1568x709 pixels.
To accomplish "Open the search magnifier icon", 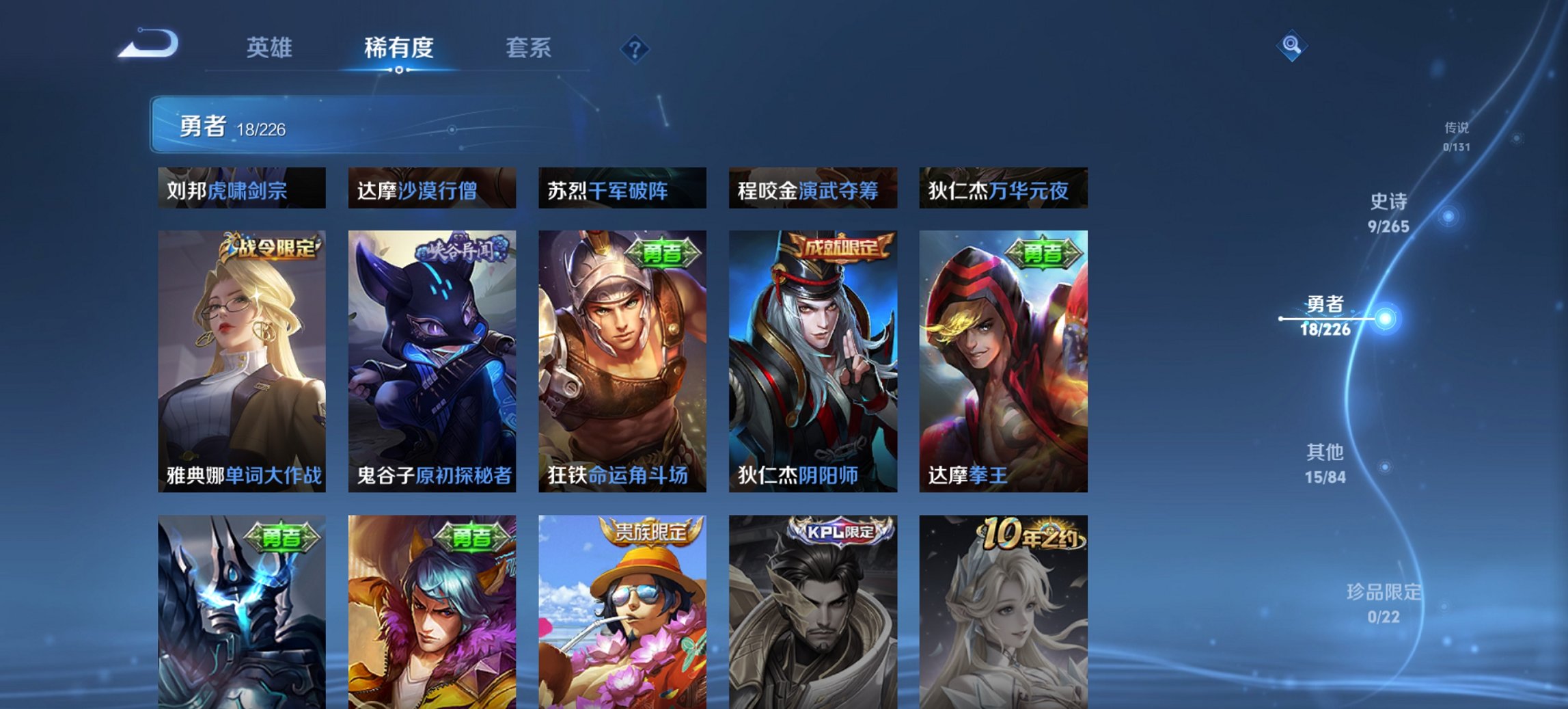I will (x=1293, y=46).
